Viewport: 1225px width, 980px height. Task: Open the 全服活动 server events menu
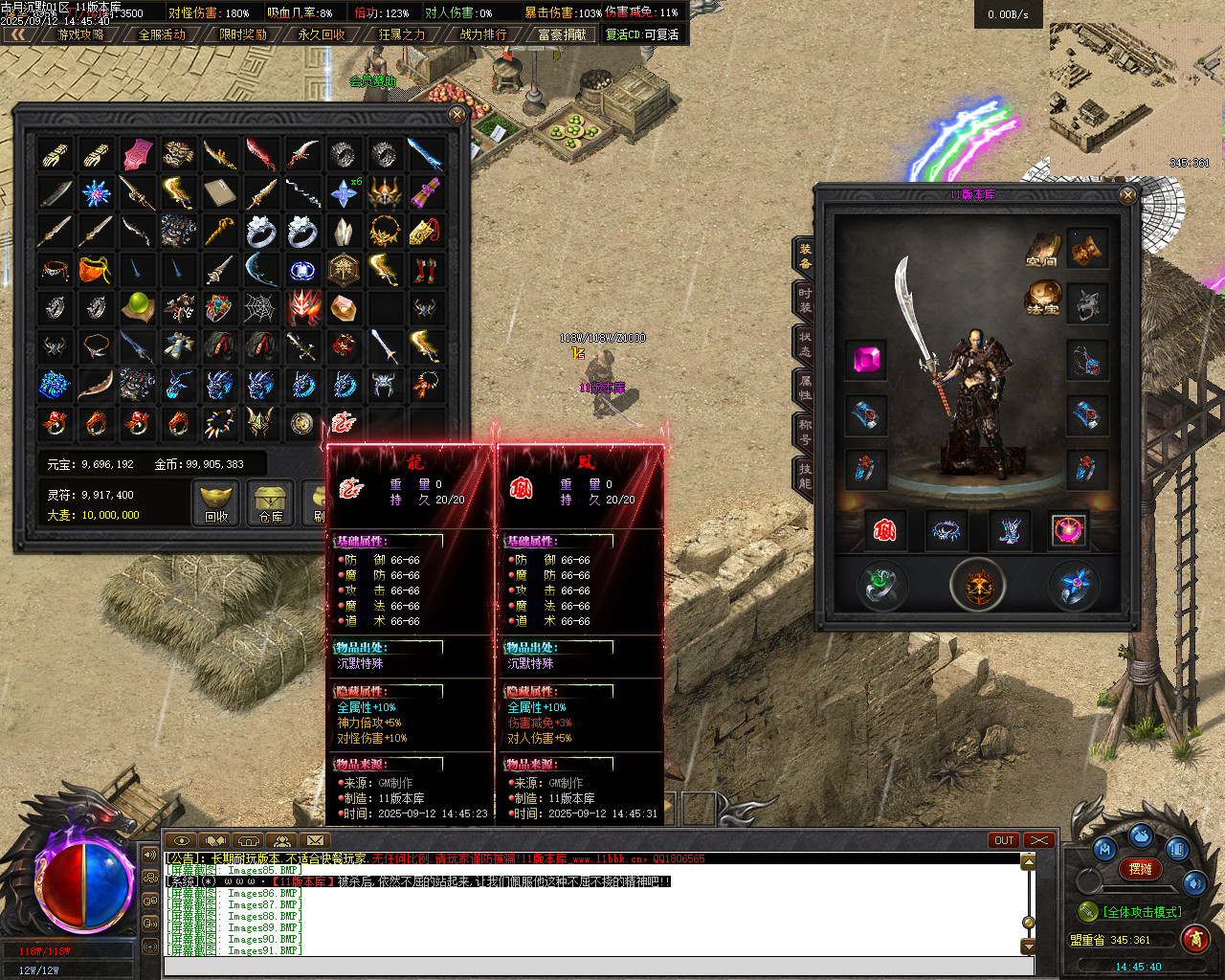tap(162, 34)
